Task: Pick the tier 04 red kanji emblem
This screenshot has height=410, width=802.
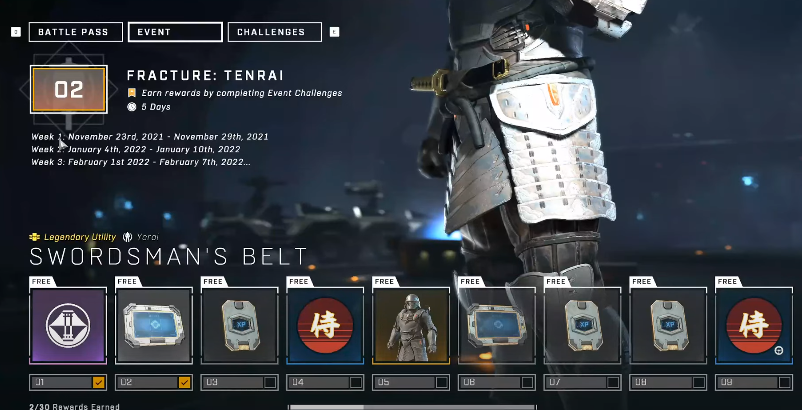Action: coord(325,326)
